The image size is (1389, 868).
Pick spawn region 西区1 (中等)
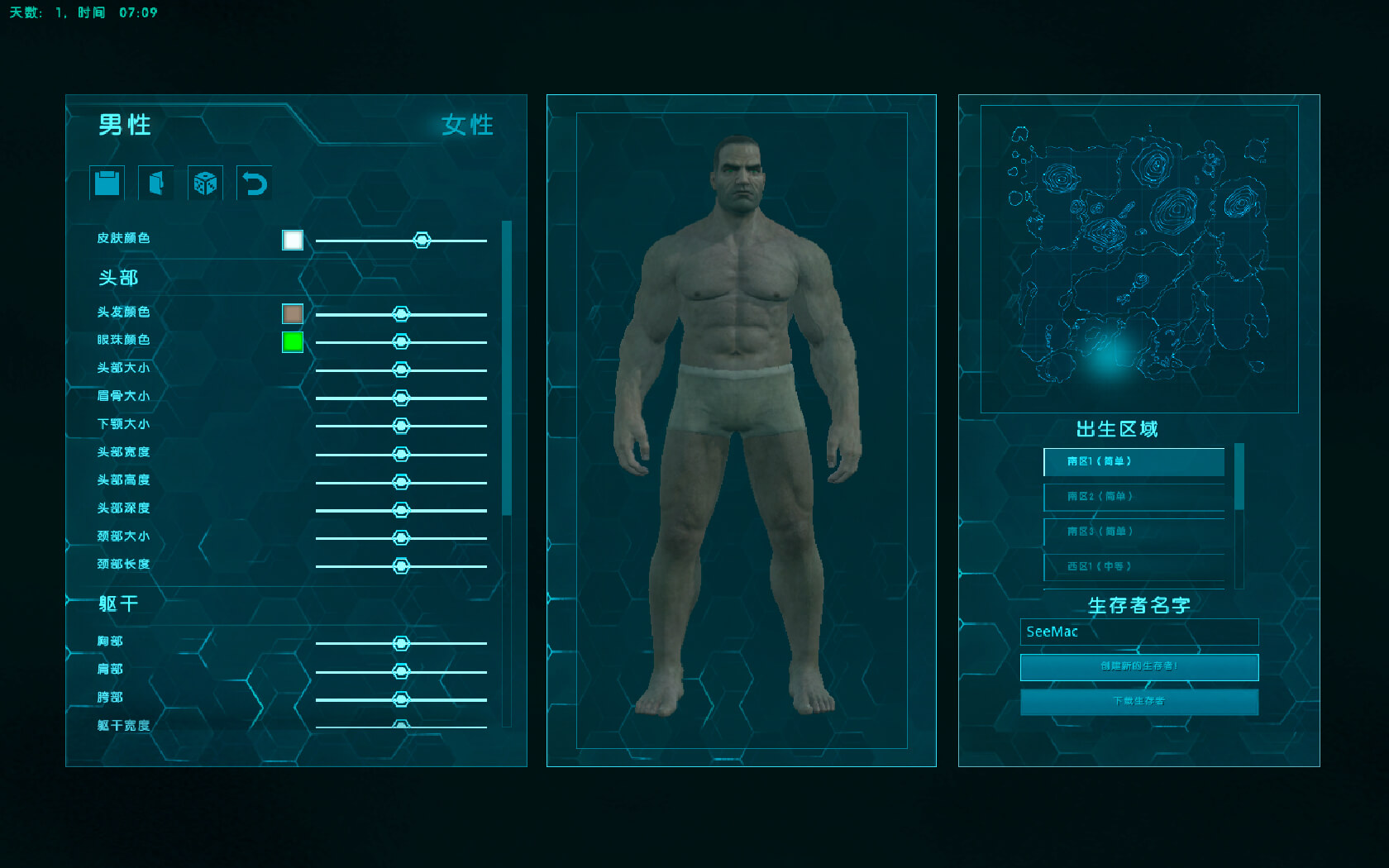pos(1134,567)
